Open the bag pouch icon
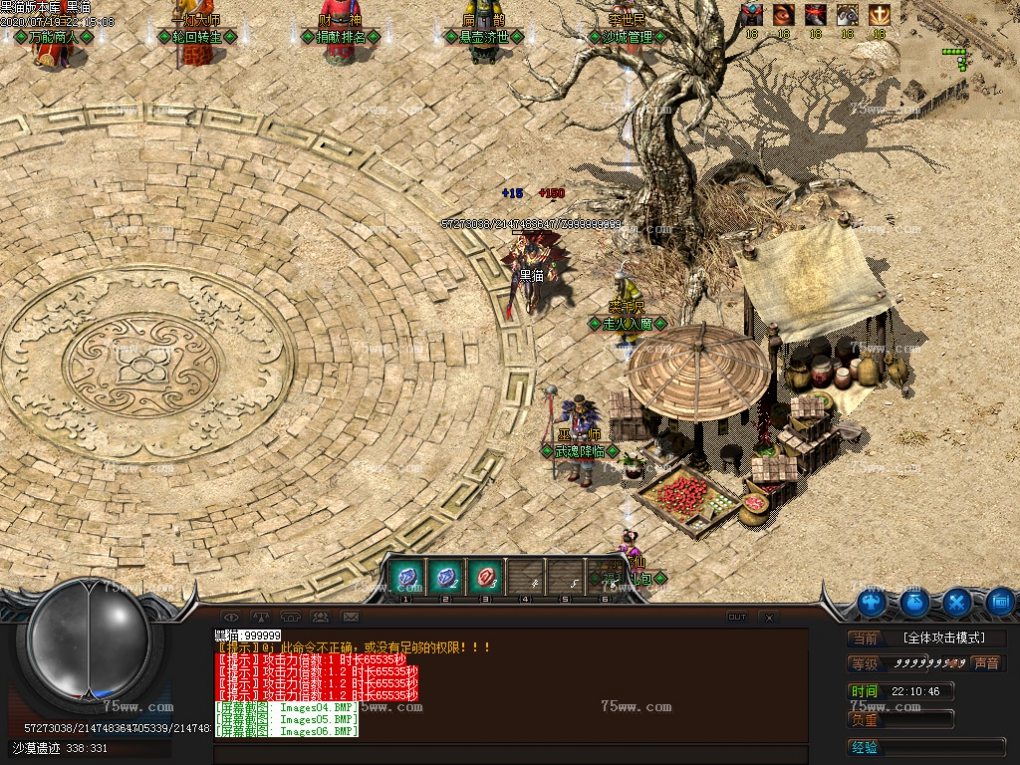The width and height of the screenshot is (1020, 765). click(914, 602)
